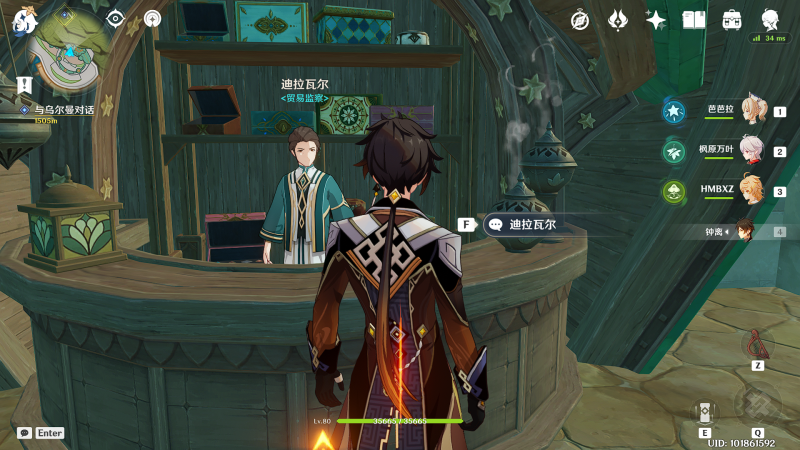800x450 pixels.
Task: Open the winged emblem icon in the top bar
Action: click(618, 19)
